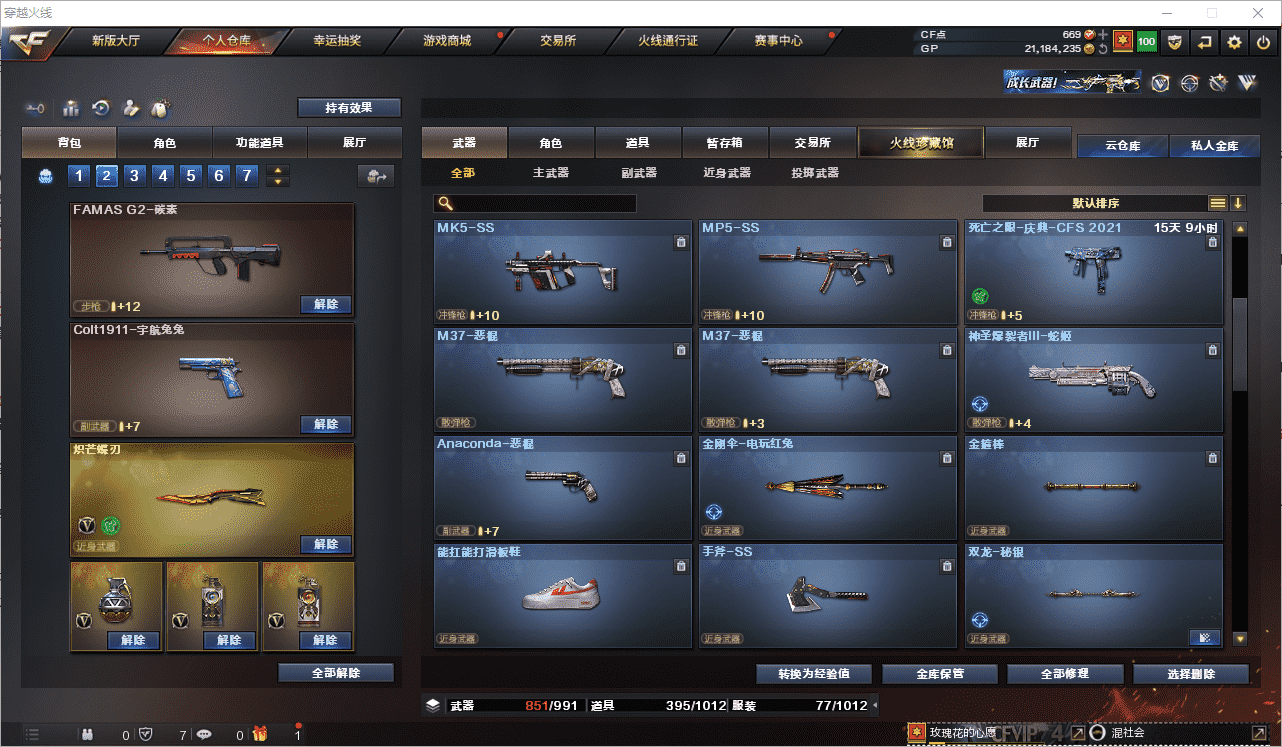
Task: Open the 游戏商城 shop menu
Action: [x=447, y=41]
